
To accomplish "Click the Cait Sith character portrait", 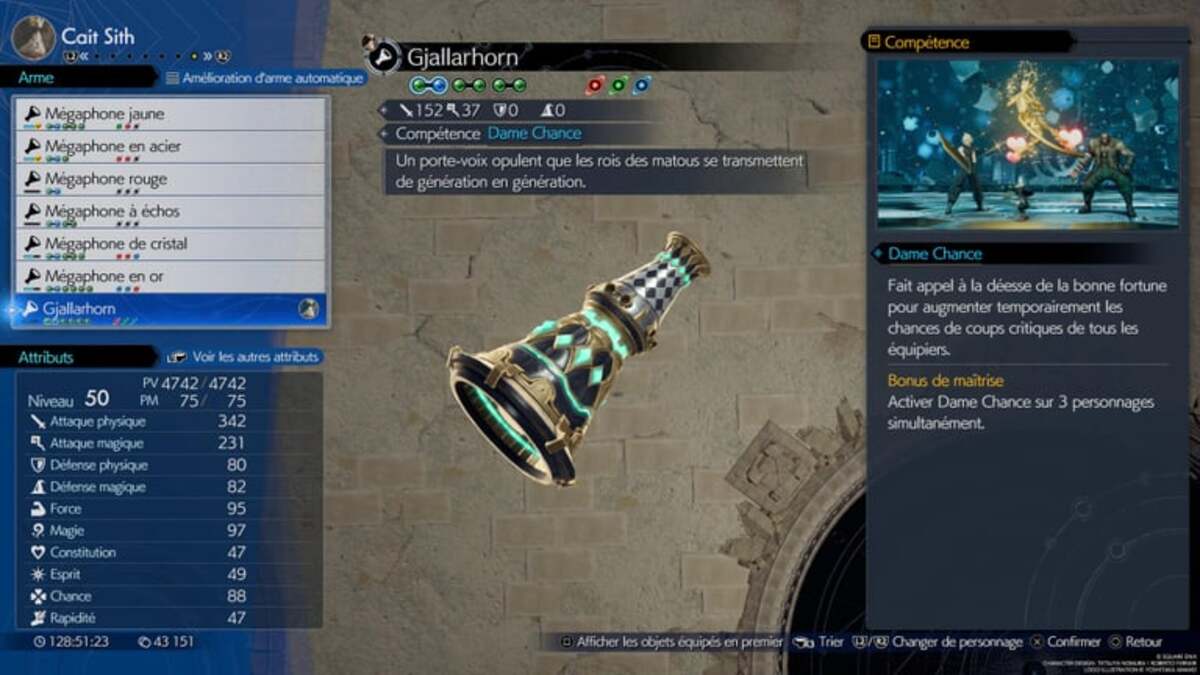I will (33, 38).
